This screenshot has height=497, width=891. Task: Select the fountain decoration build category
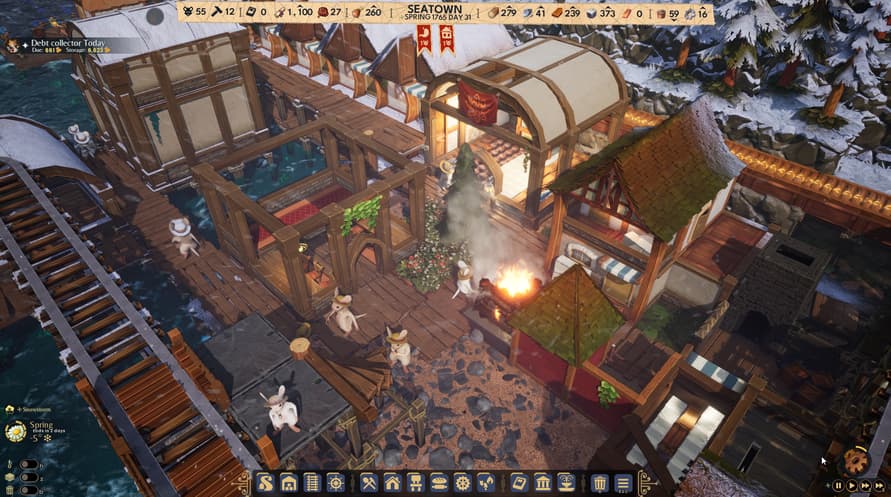pos(566,484)
